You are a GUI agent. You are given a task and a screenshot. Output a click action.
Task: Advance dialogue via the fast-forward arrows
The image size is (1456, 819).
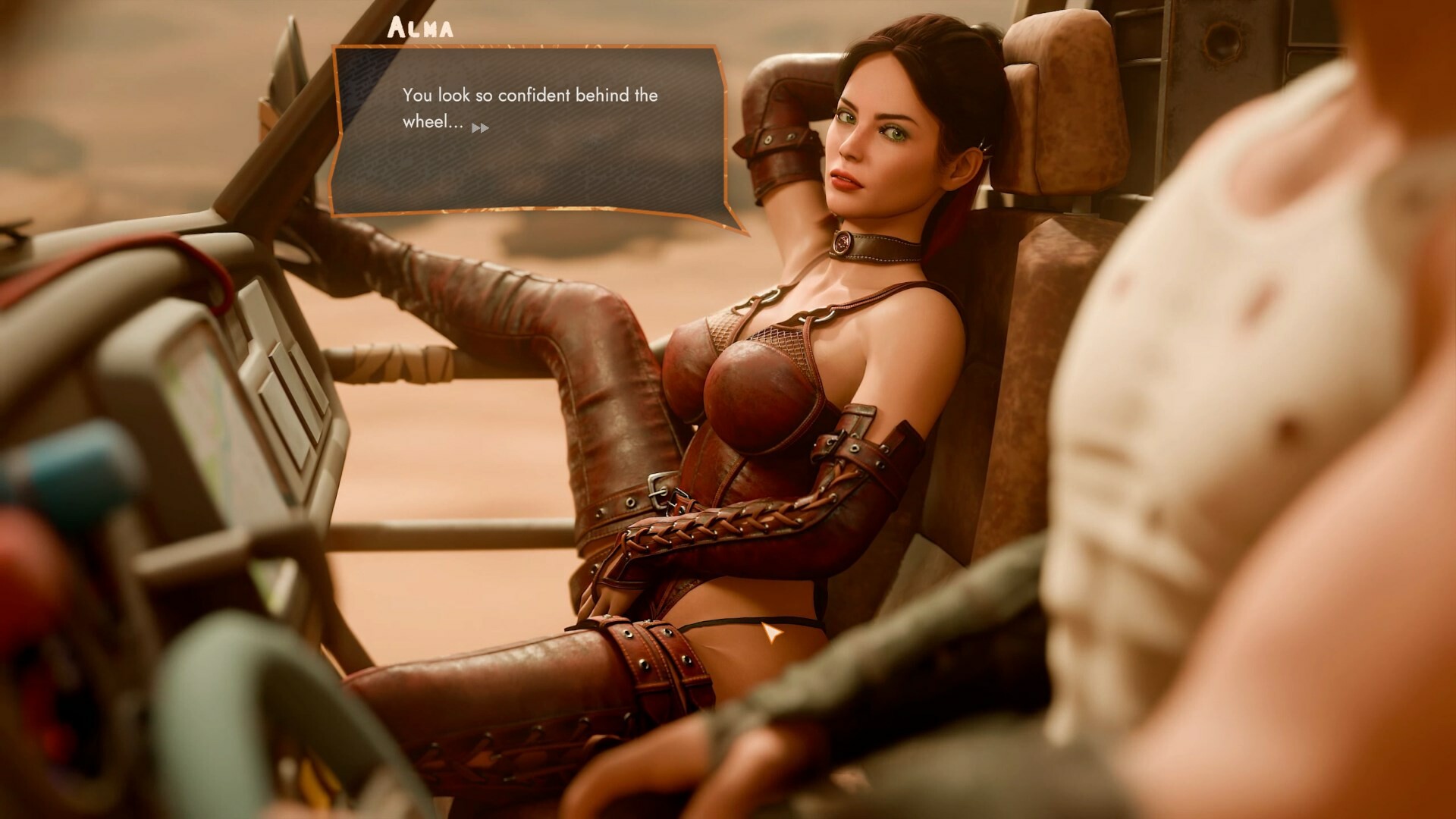[482, 129]
